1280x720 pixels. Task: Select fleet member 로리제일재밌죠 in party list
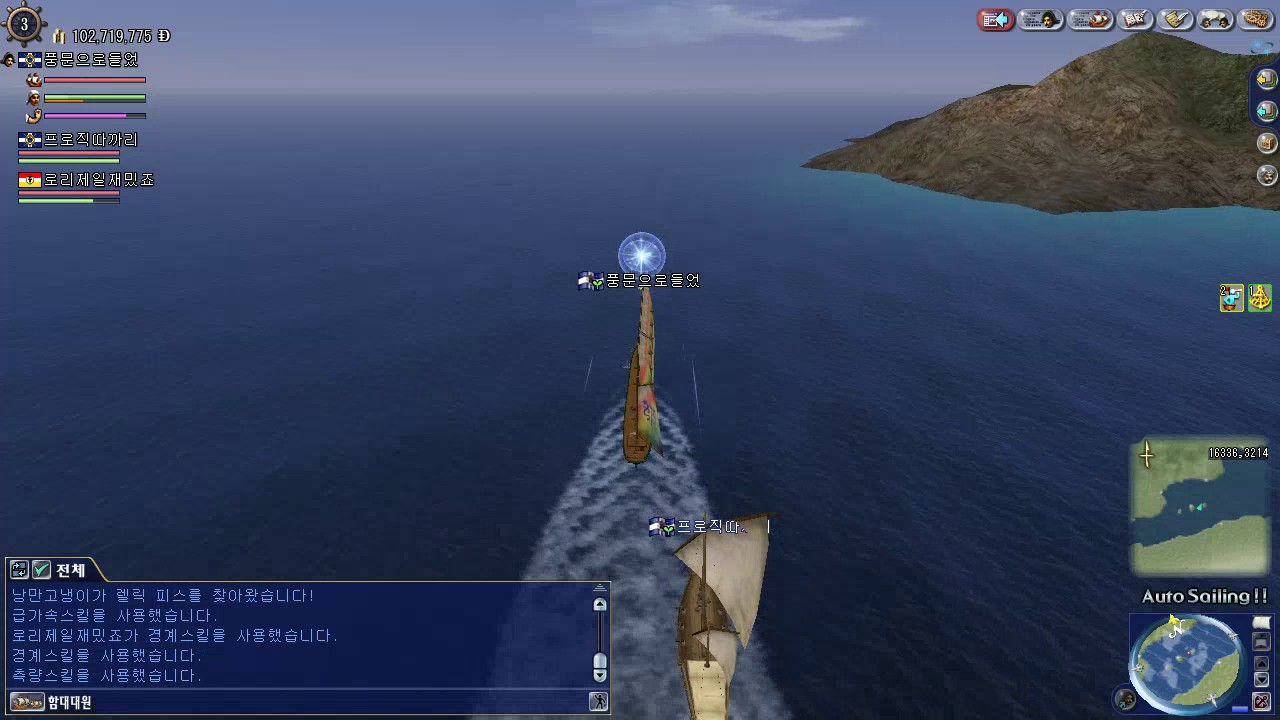(x=98, y=180)
